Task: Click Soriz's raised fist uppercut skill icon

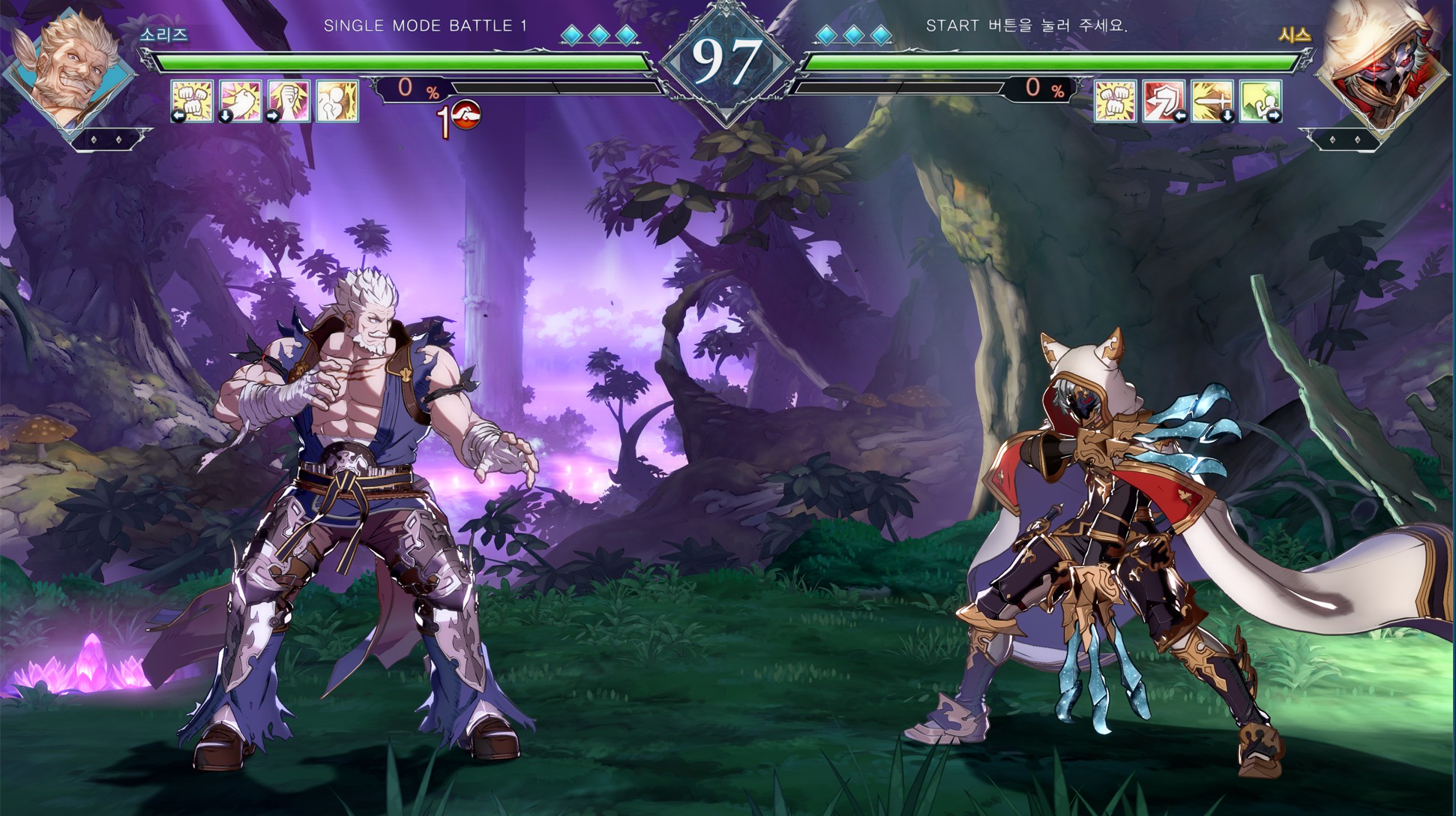Action: tap(289, 100)
